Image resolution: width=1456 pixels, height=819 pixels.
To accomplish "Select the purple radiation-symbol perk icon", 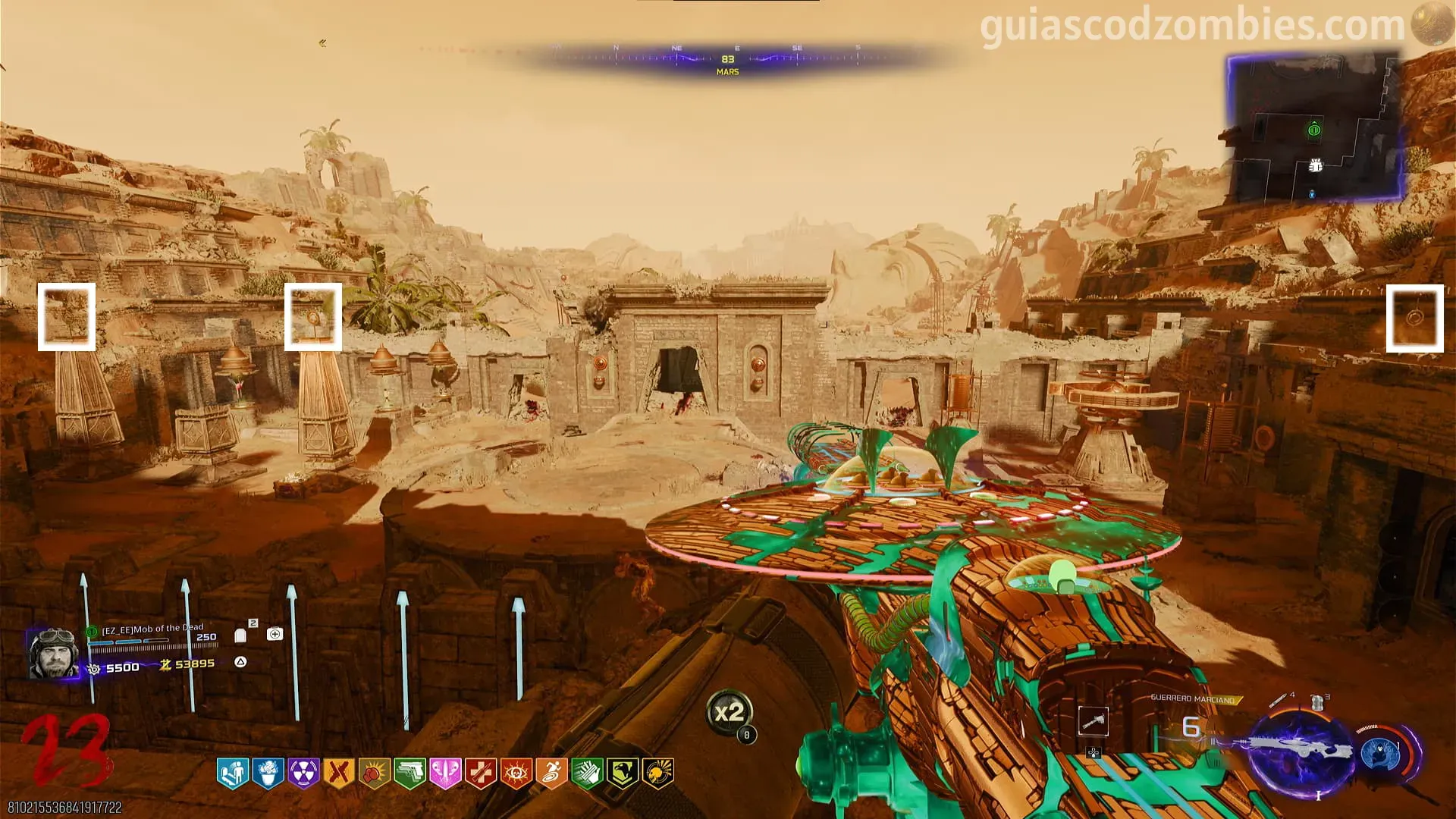I will (x=303, y=773).
